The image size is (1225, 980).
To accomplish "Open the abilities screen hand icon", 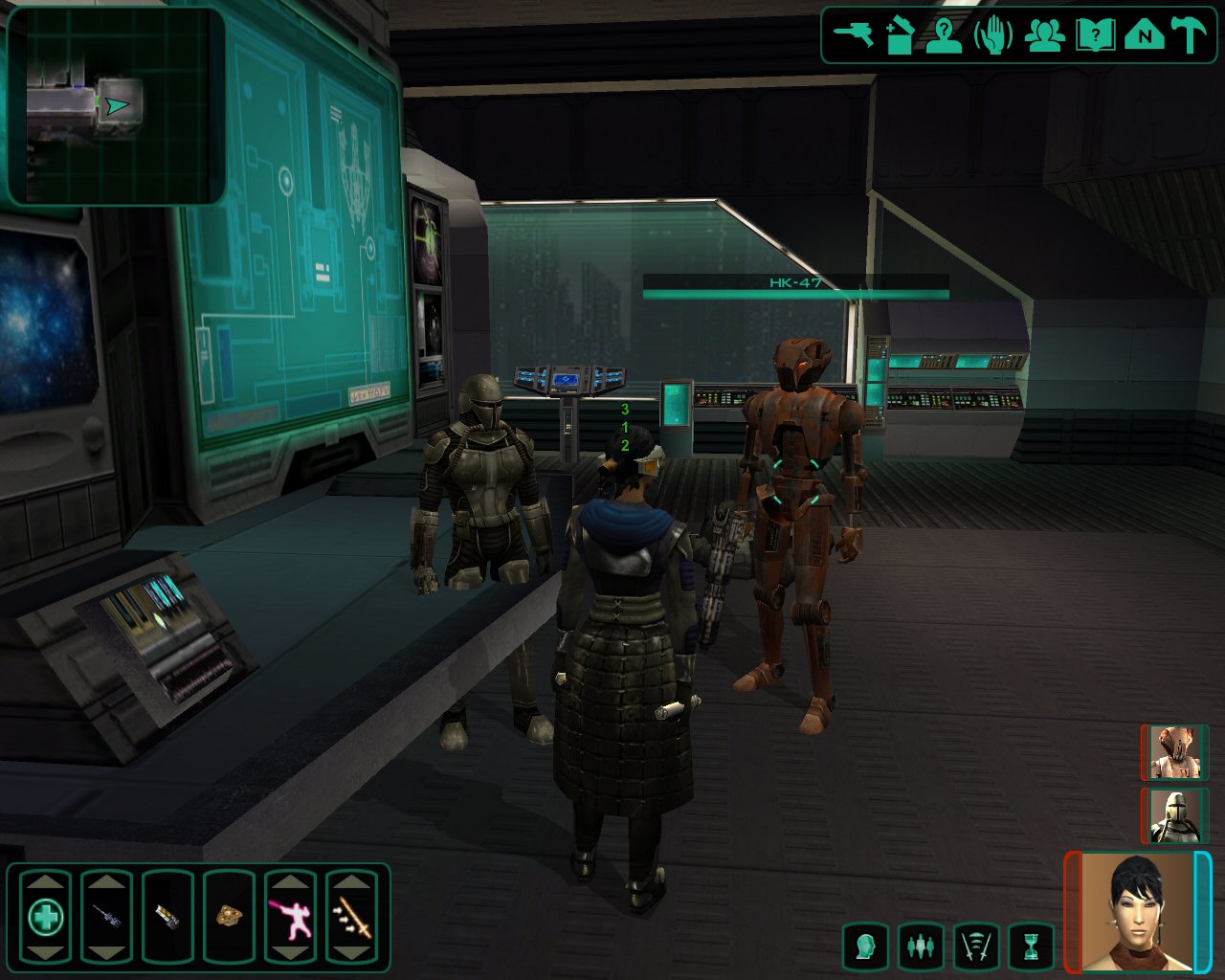I will pos(993,35).
